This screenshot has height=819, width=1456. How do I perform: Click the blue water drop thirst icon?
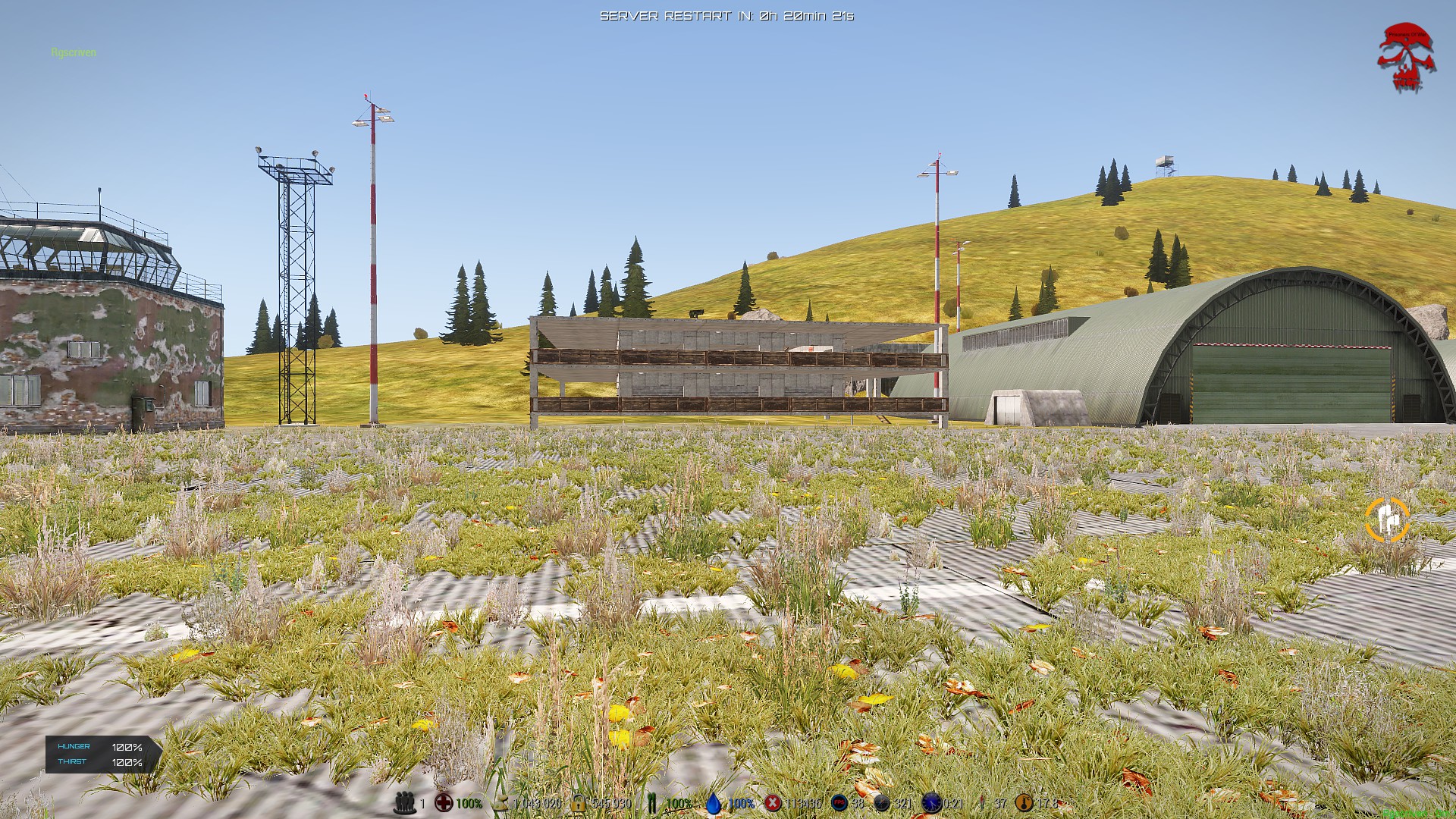pyautogui.click(x=714, y=802)
